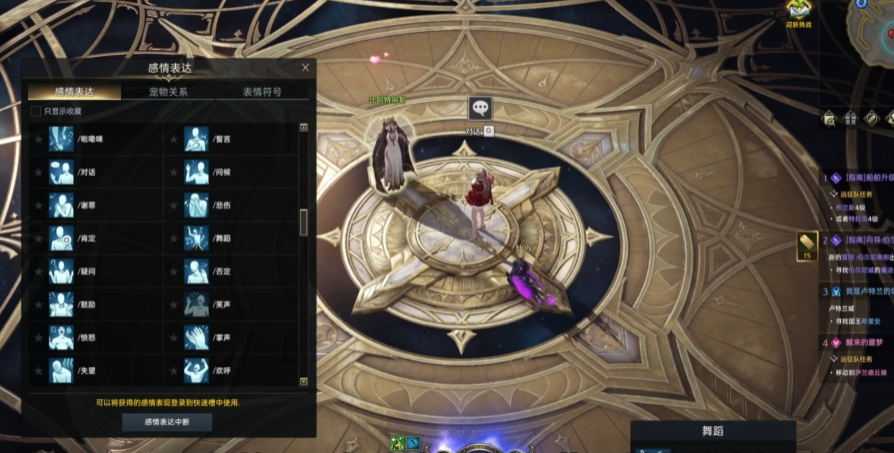The image size is (894, 453).
Task: Open the 迎新挑战 event icon
Action: (800, 11)
